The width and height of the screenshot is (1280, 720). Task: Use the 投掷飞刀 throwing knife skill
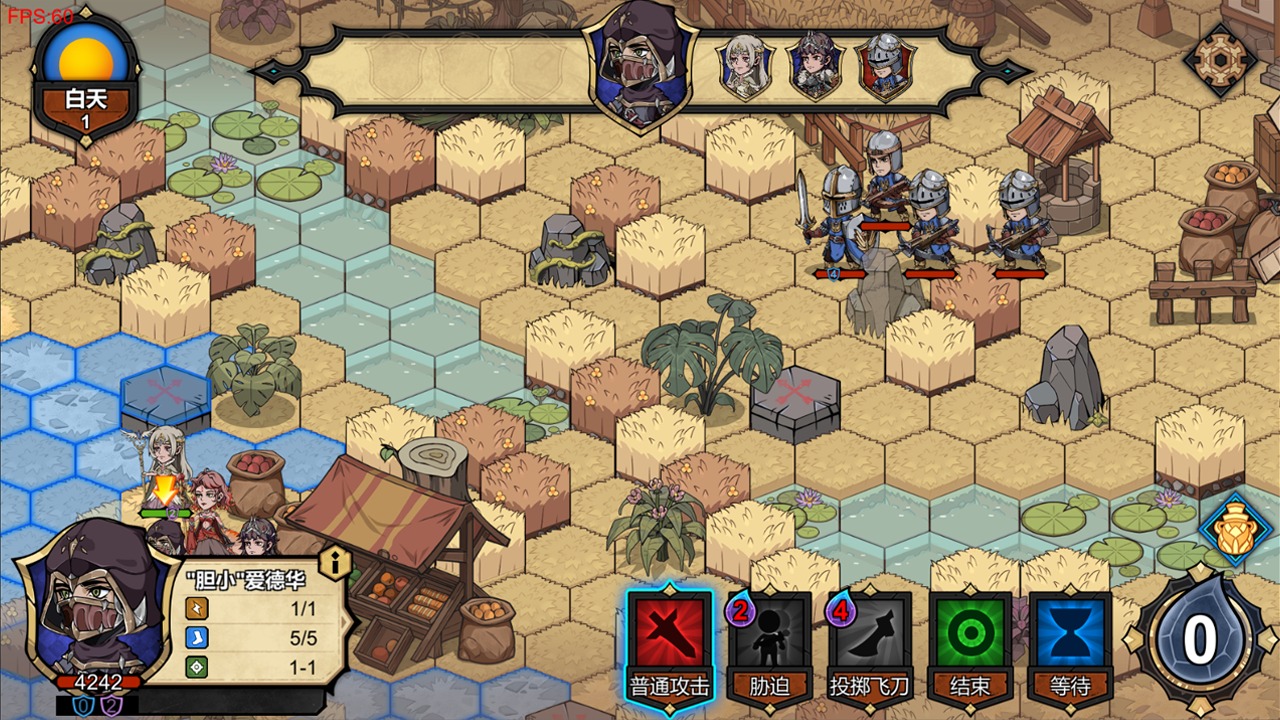point(869,638)
